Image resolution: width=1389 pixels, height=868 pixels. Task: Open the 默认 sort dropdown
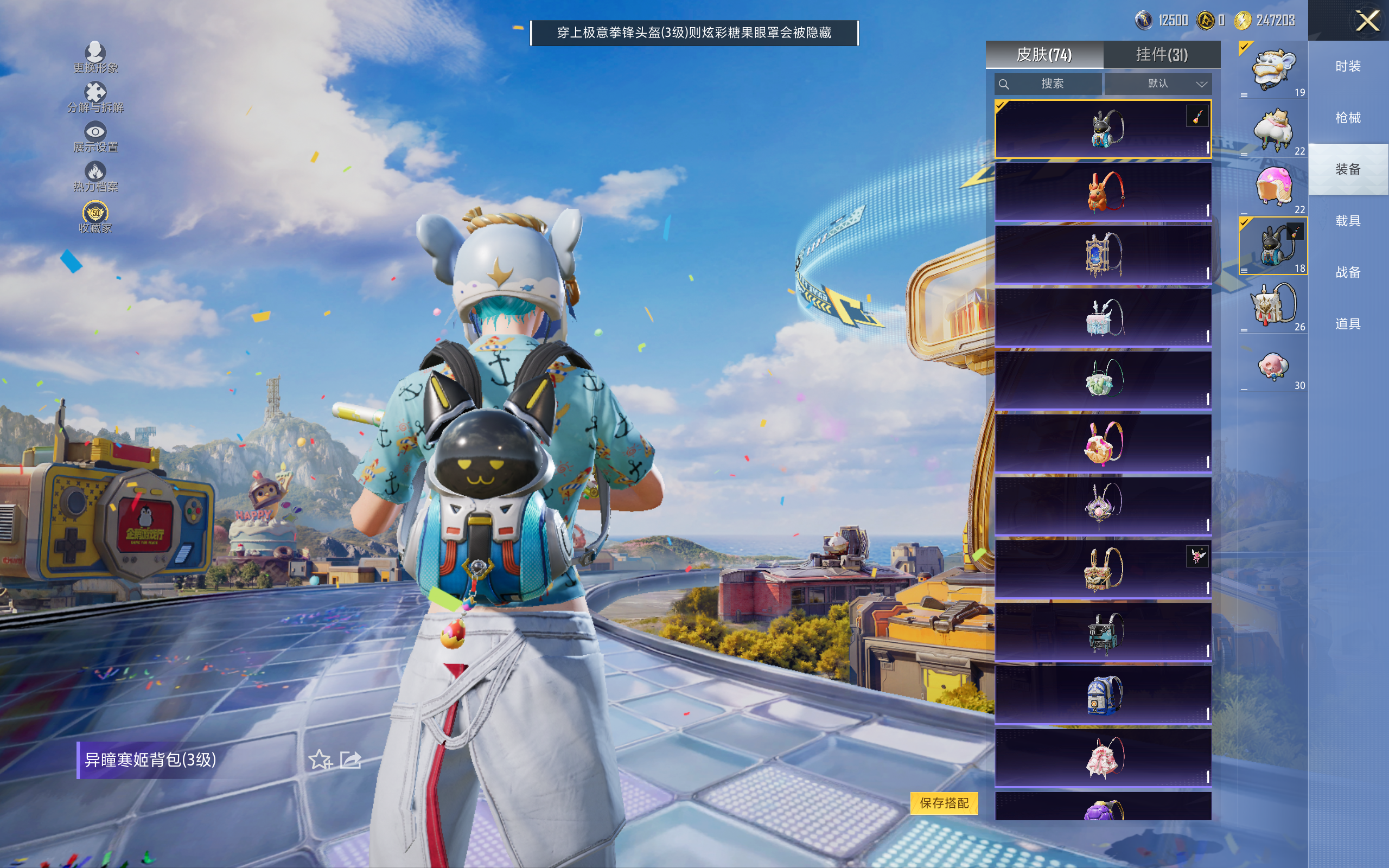[x=1158, y=84]
